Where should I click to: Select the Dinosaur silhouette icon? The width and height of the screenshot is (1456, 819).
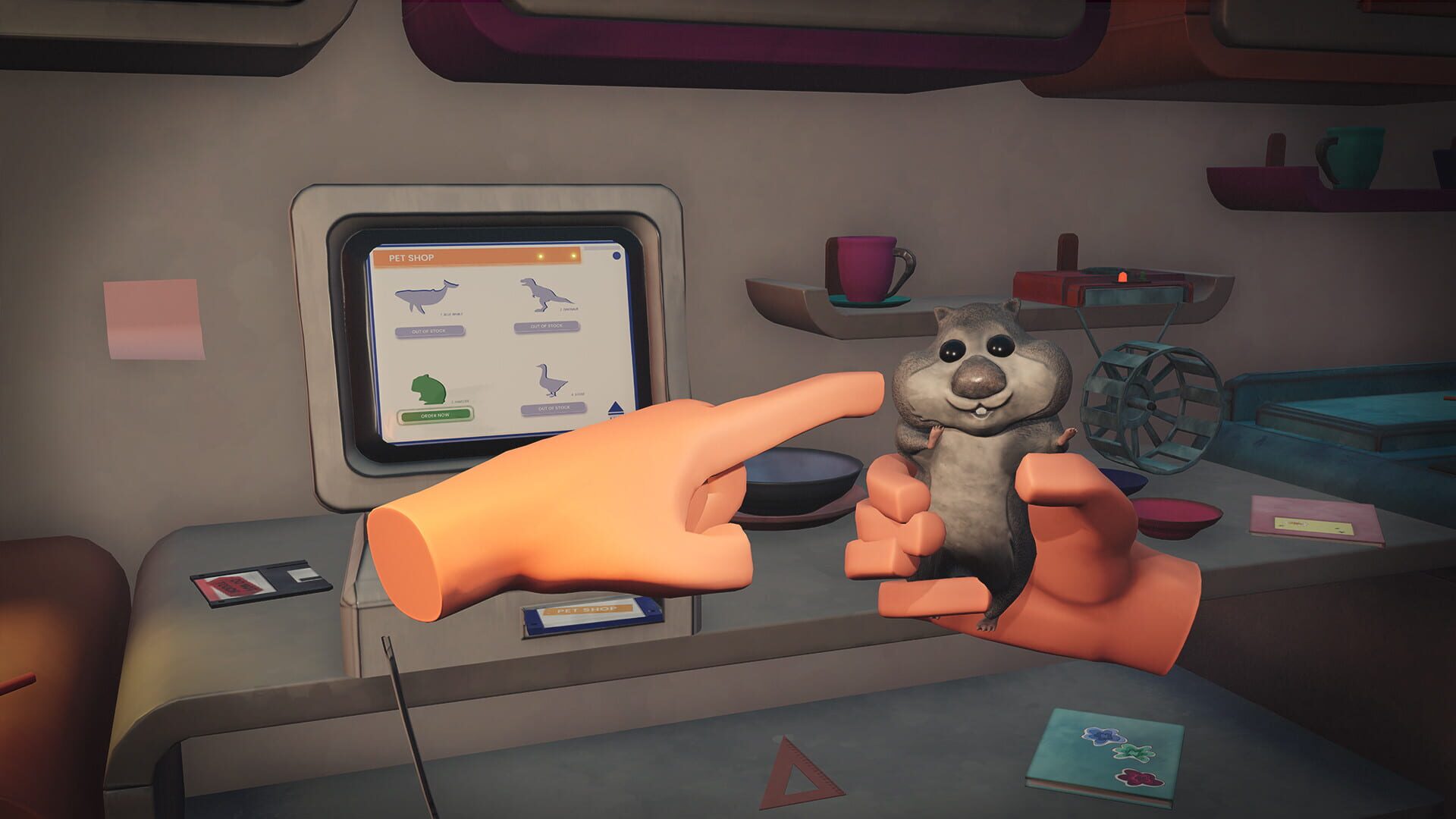point(544,293)
